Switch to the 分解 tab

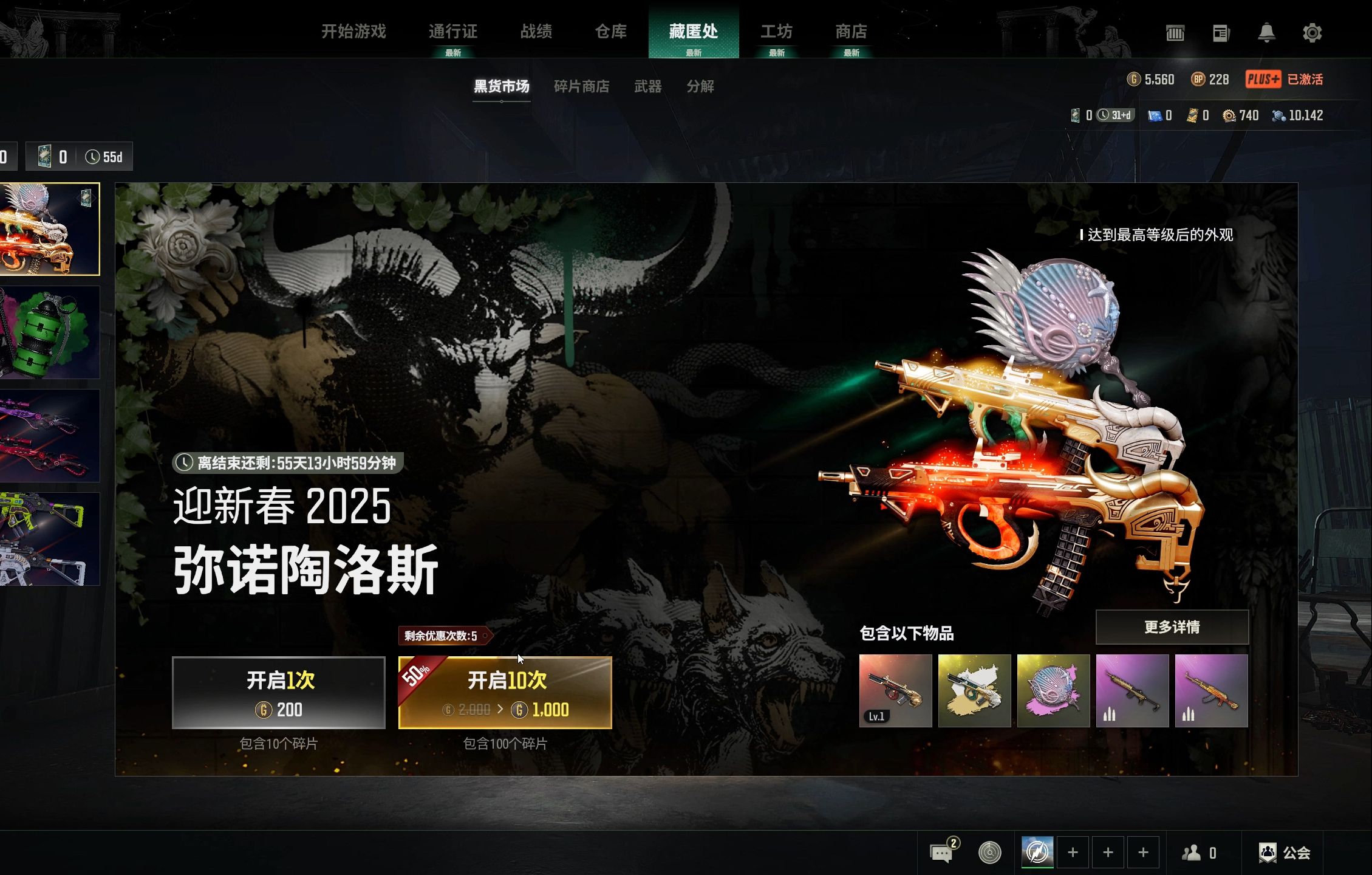[x=700, y=87]
